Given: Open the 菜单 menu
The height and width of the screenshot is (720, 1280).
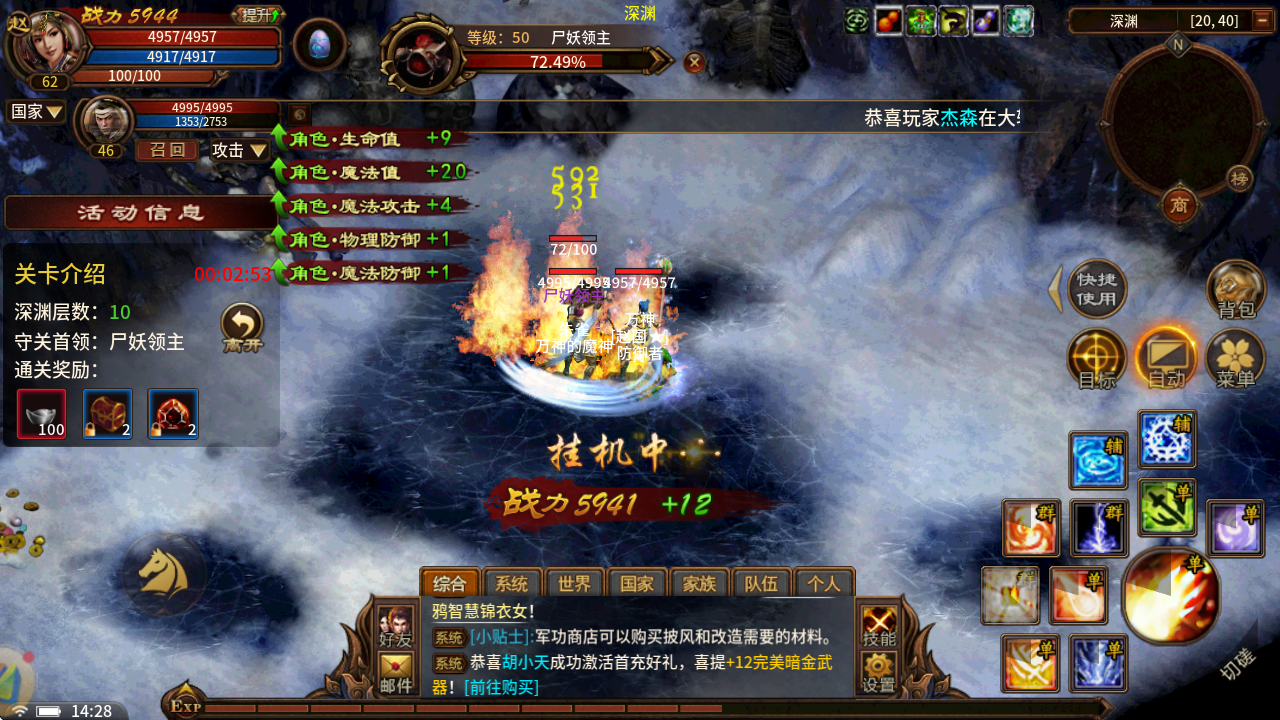Looking at the screenshot, I should click(1236, 358).
